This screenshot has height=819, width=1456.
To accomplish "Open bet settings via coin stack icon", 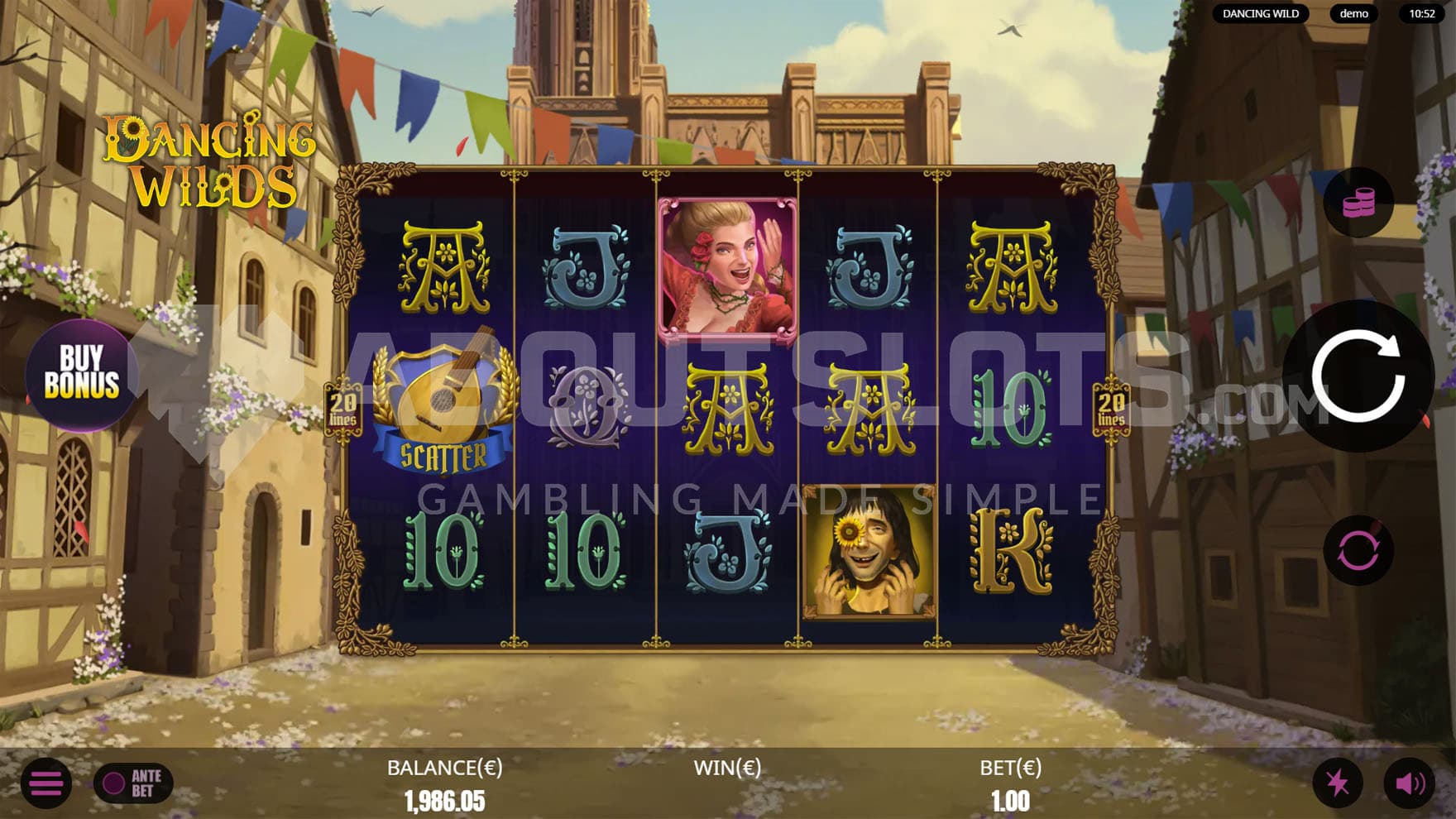I will point(1358,203).
